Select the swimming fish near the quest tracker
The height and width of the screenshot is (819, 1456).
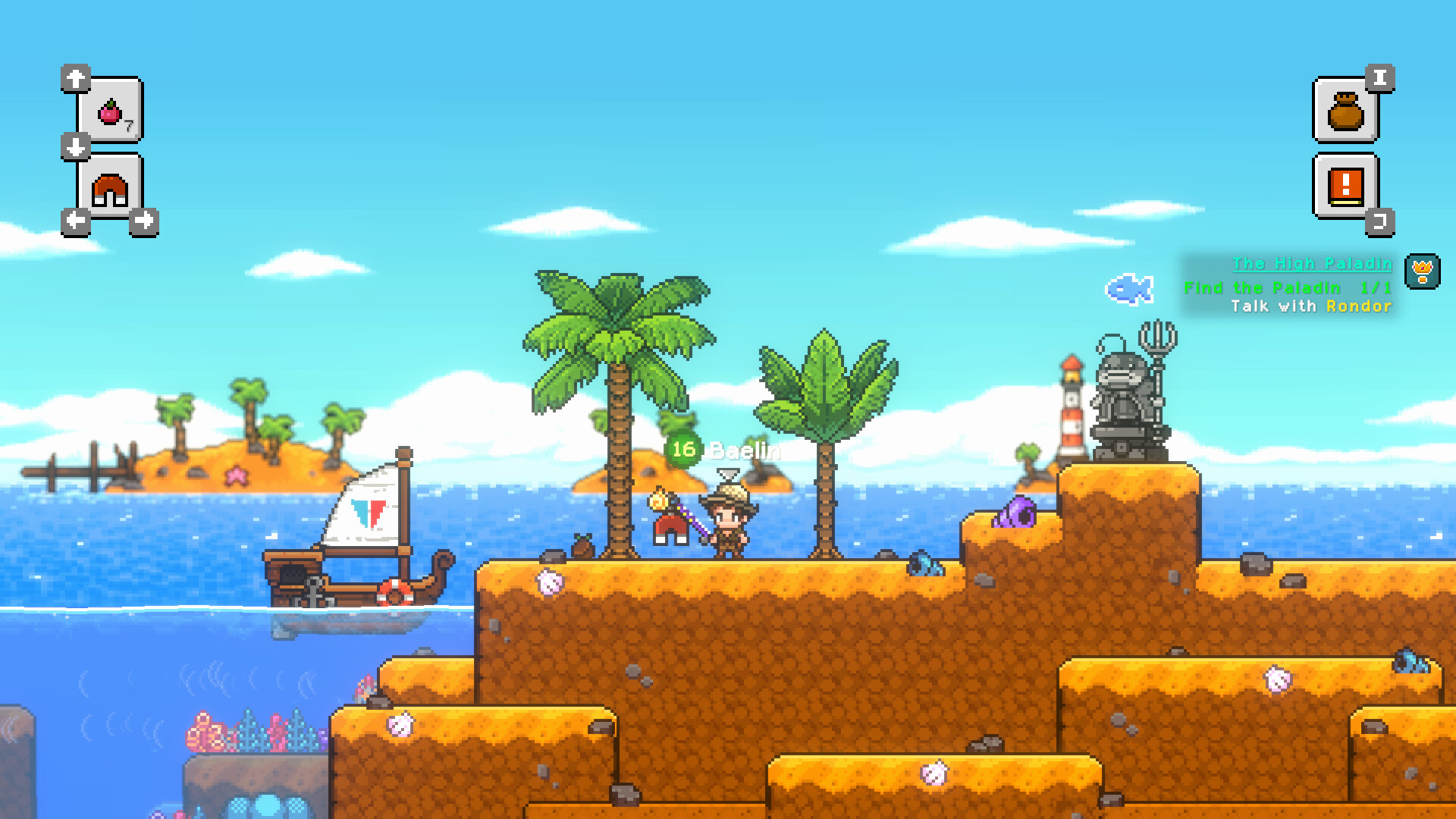tap(1129, 289)
